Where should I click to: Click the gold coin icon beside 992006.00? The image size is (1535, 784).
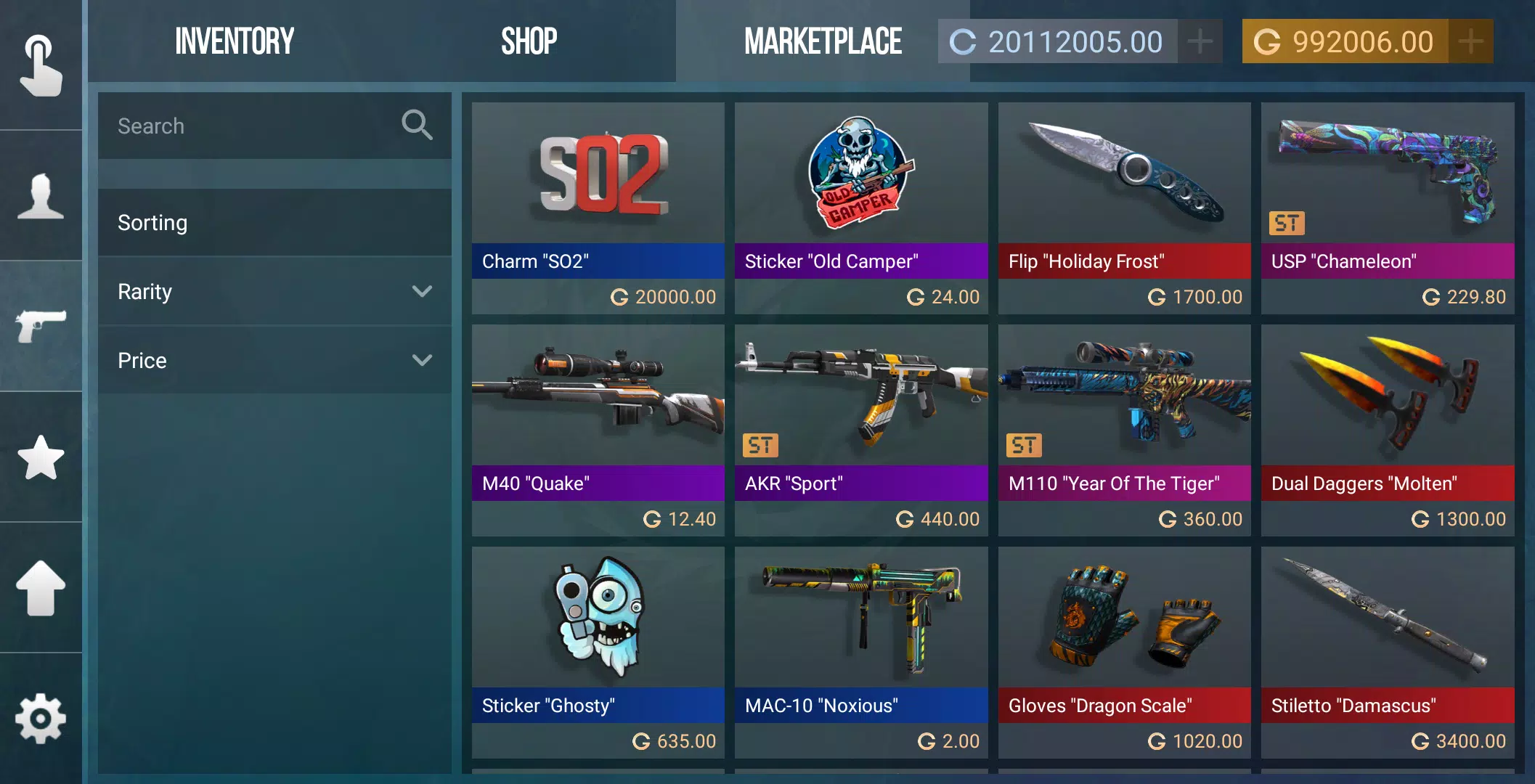coord(1271,41)
